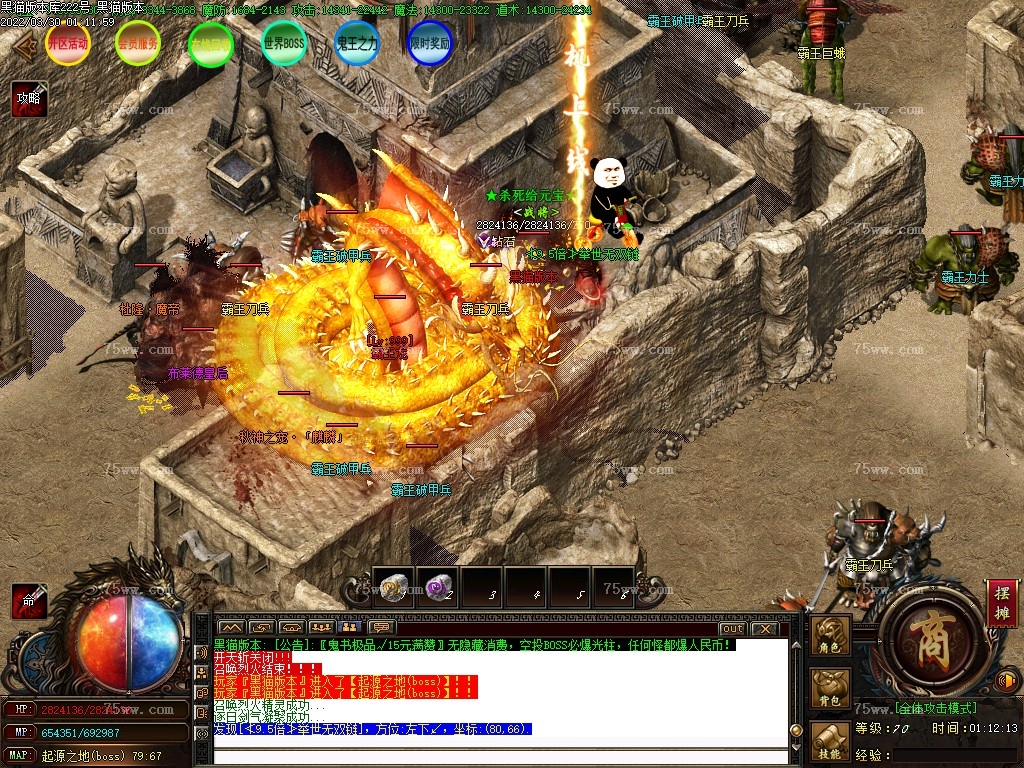The width and height of the screenshot is (1024, 768).
Task: Open the 角色 character panel
Action: click(x=830, y=636)
